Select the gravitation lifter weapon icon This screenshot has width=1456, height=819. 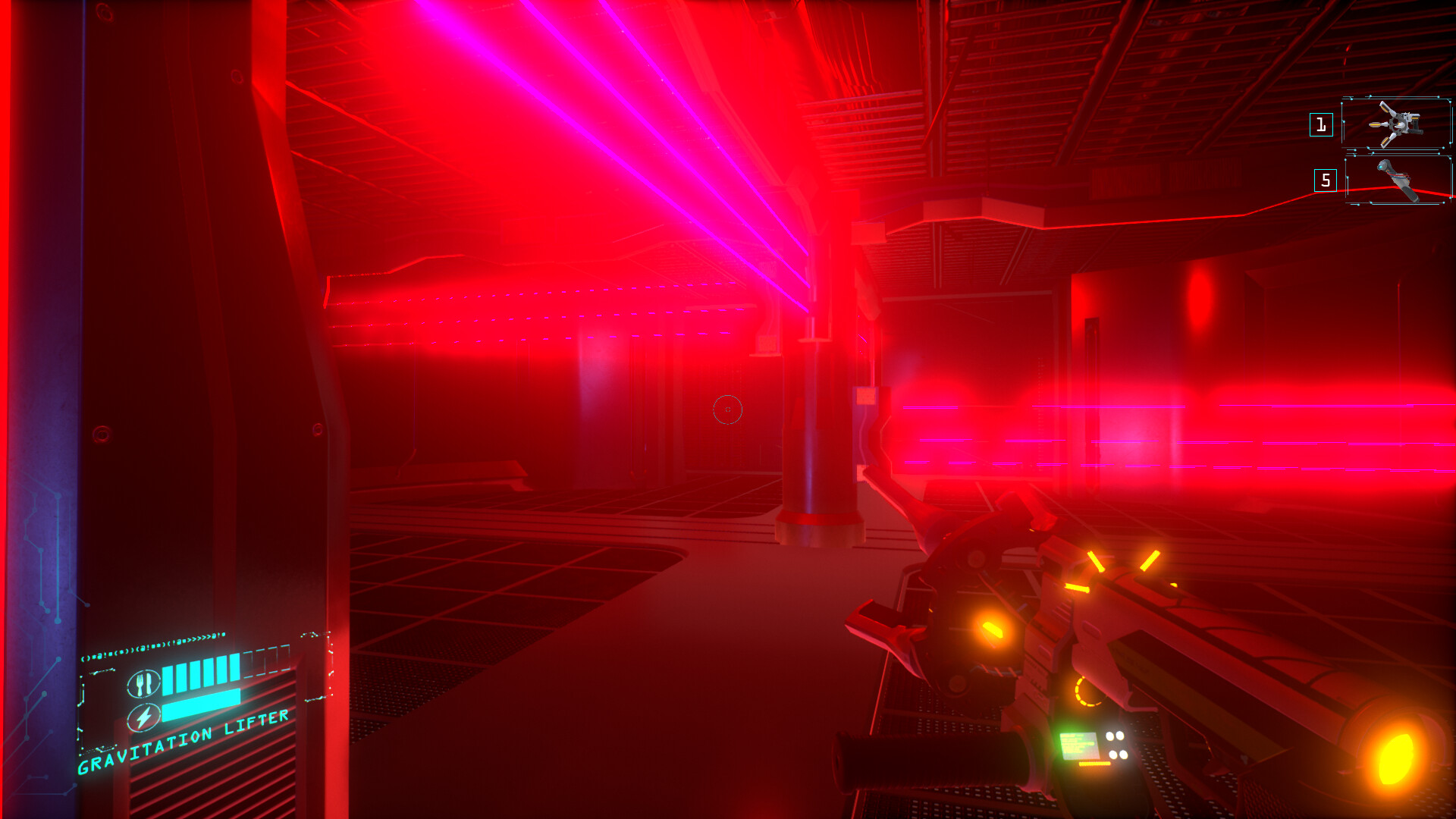tap(1397, 124)
